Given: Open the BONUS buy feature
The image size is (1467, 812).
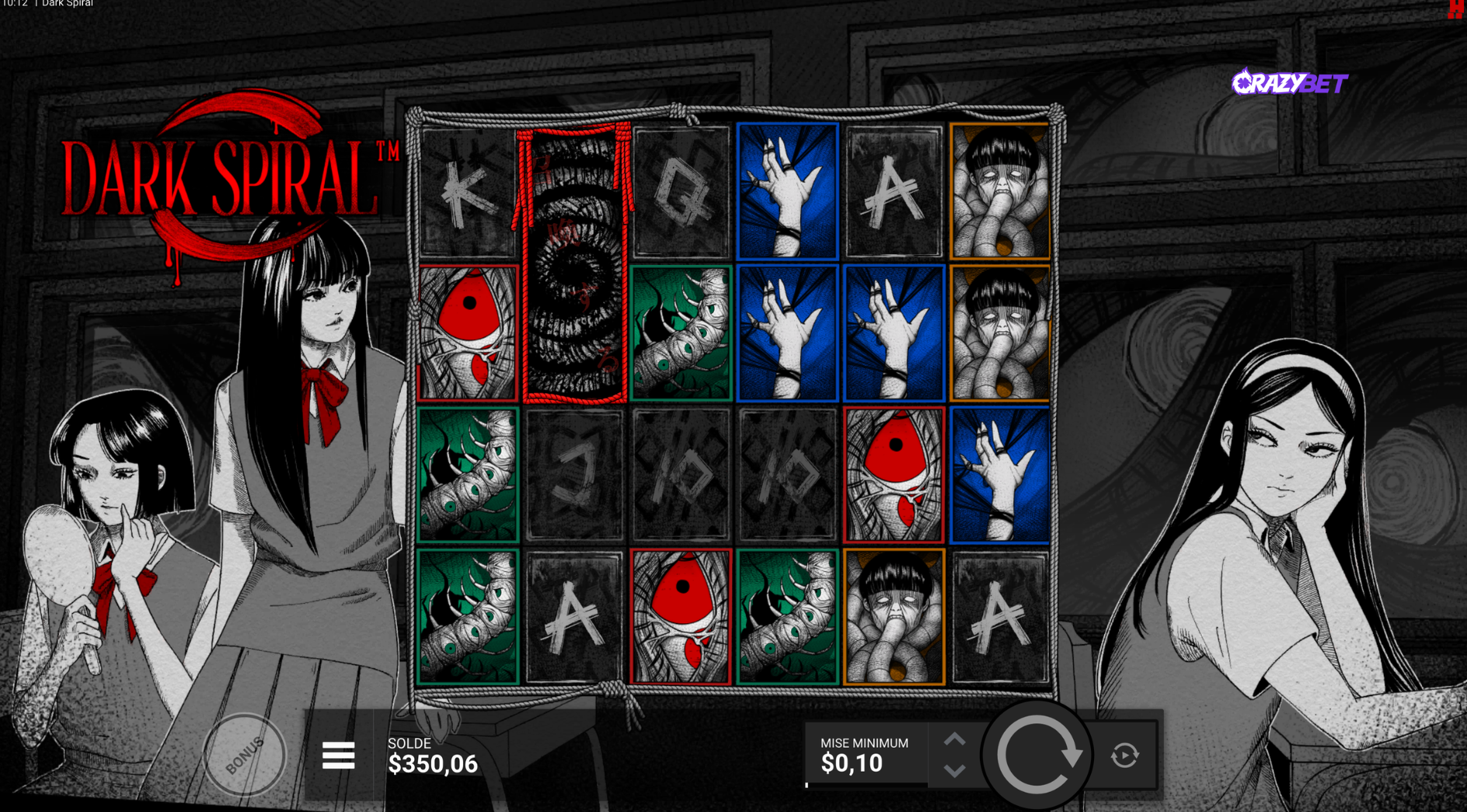Looking at the screenshot, I should [x=245, y=754].
